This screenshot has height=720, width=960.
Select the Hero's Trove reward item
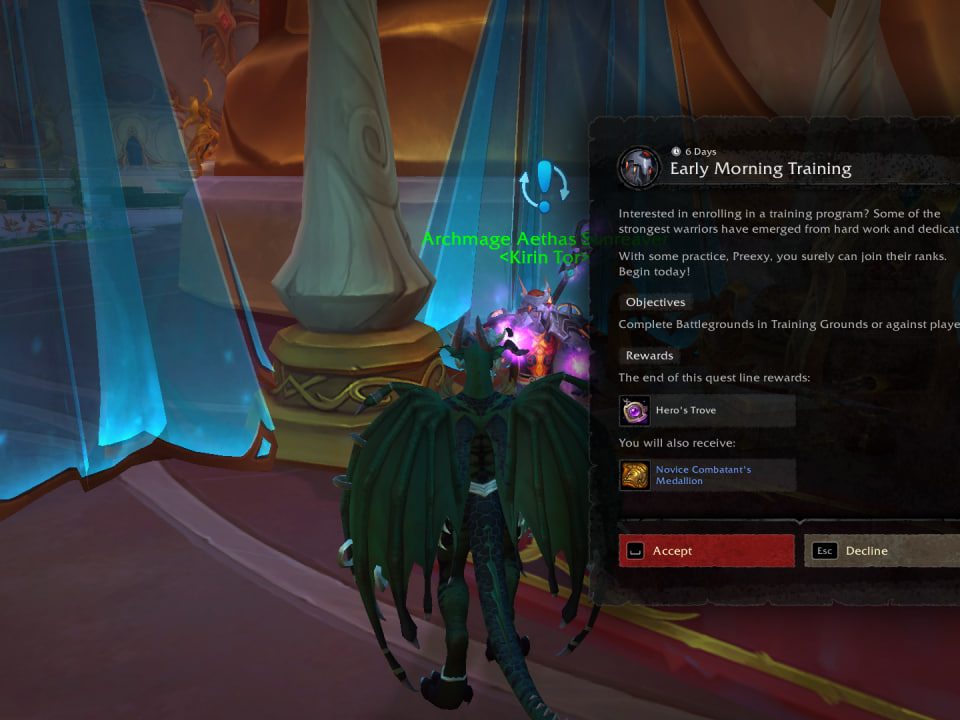tap(707, 410)
